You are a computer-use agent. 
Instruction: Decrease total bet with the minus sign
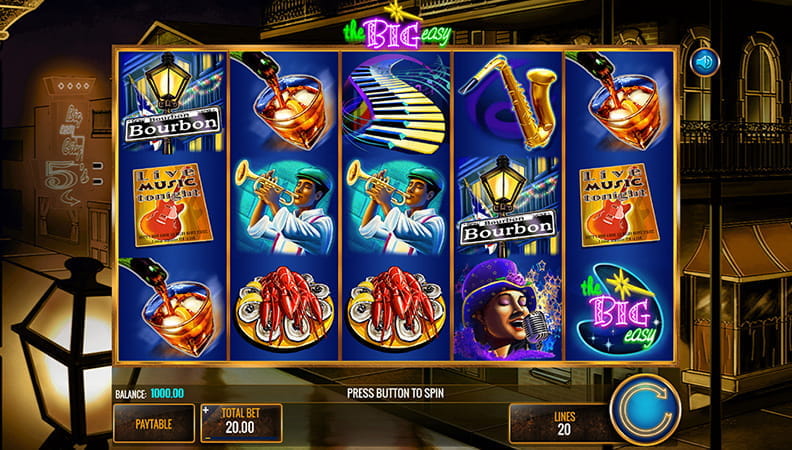[207, 436]
